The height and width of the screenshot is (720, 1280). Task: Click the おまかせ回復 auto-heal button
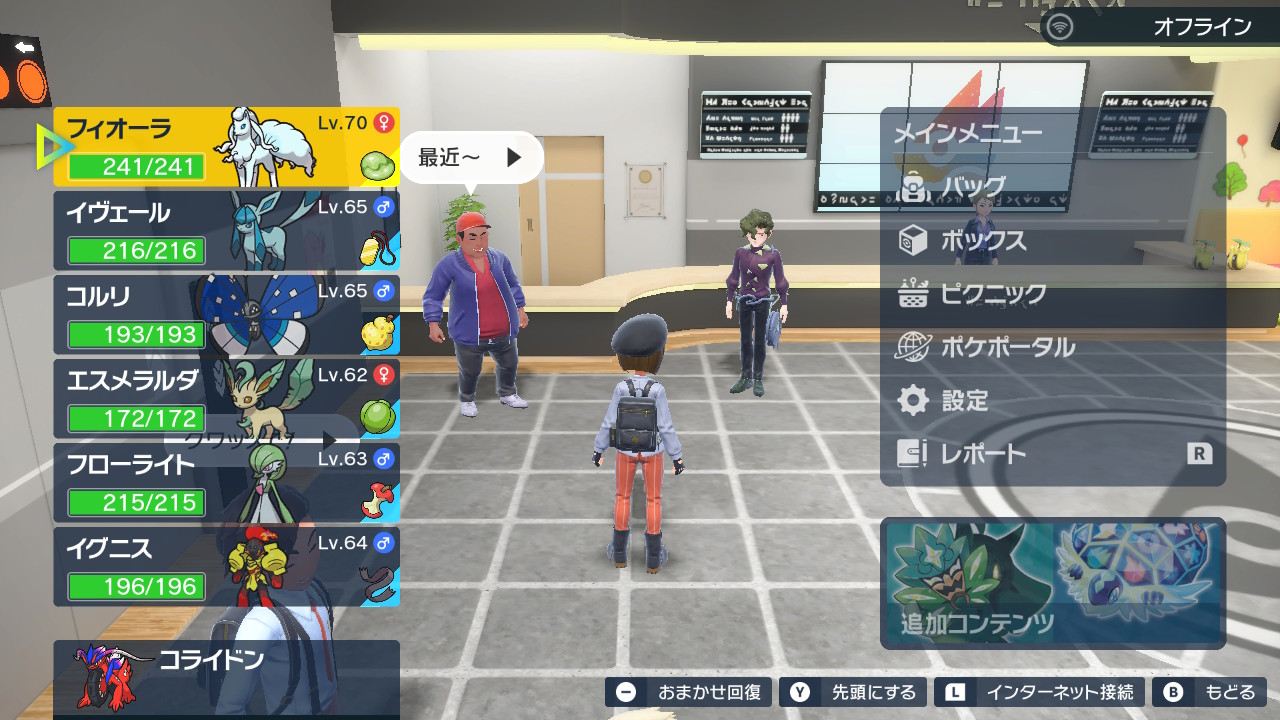pos(689,692)
